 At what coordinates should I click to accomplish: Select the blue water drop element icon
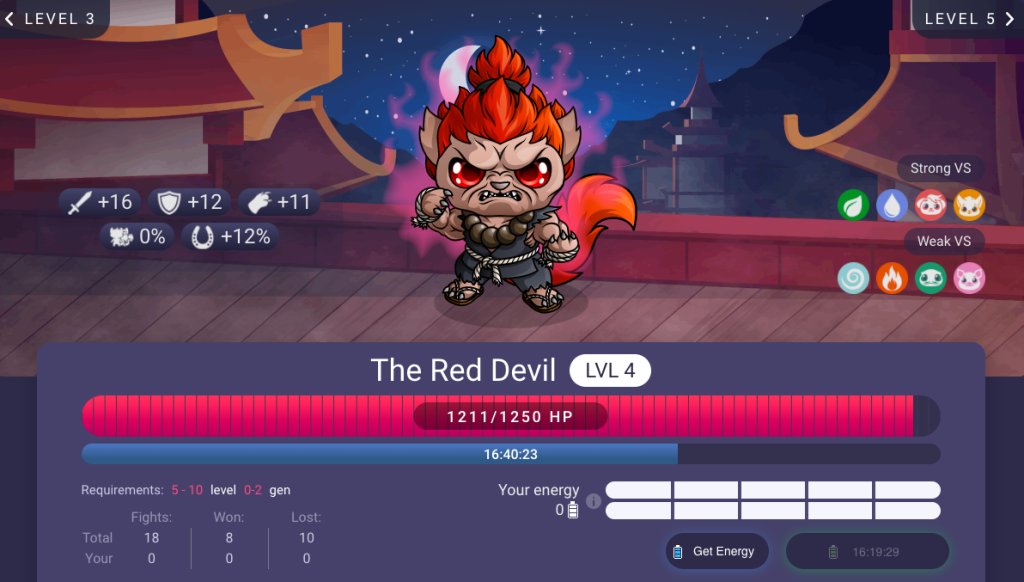click(891, 205)
